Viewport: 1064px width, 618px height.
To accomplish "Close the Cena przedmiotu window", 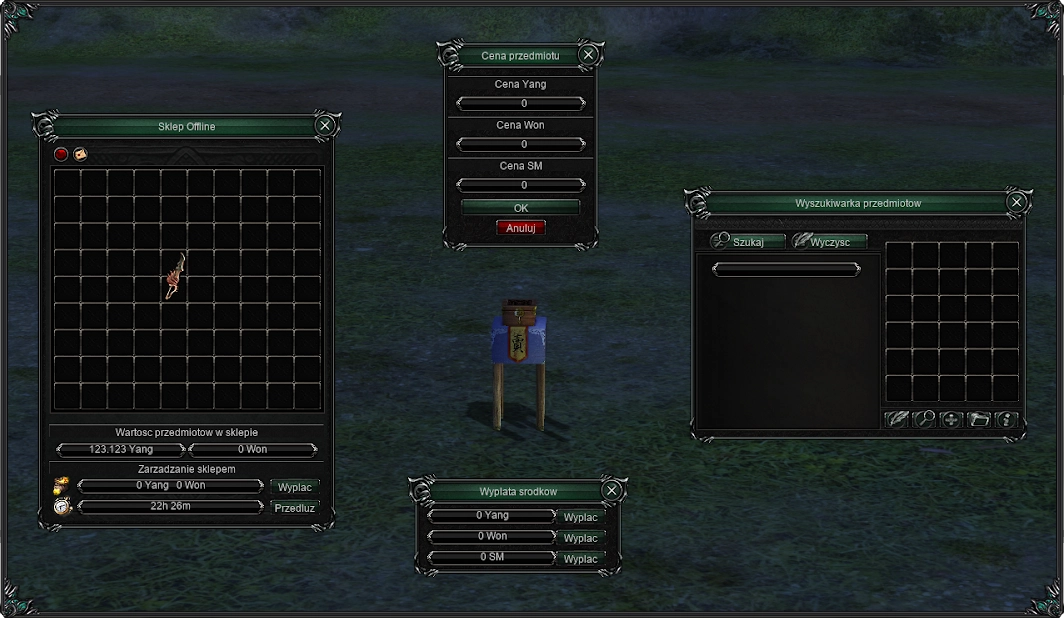I will click(x=588, y=55).
